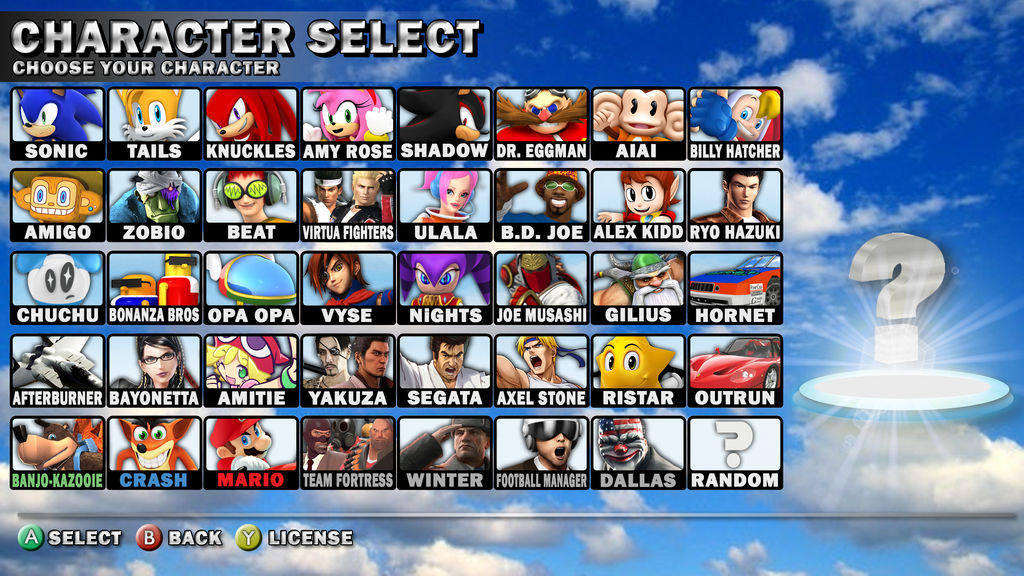Pick the OutRun red car tile

(x=735, y=370)
